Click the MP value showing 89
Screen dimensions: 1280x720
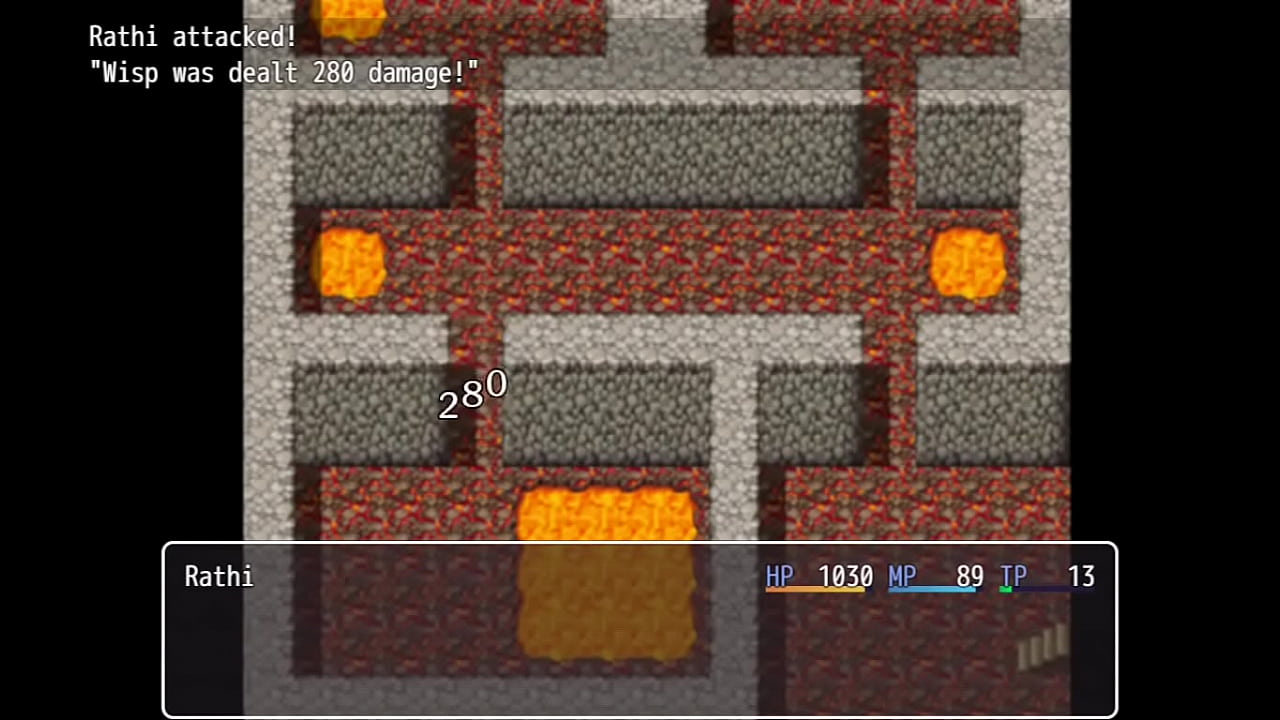tap(969, 576)
